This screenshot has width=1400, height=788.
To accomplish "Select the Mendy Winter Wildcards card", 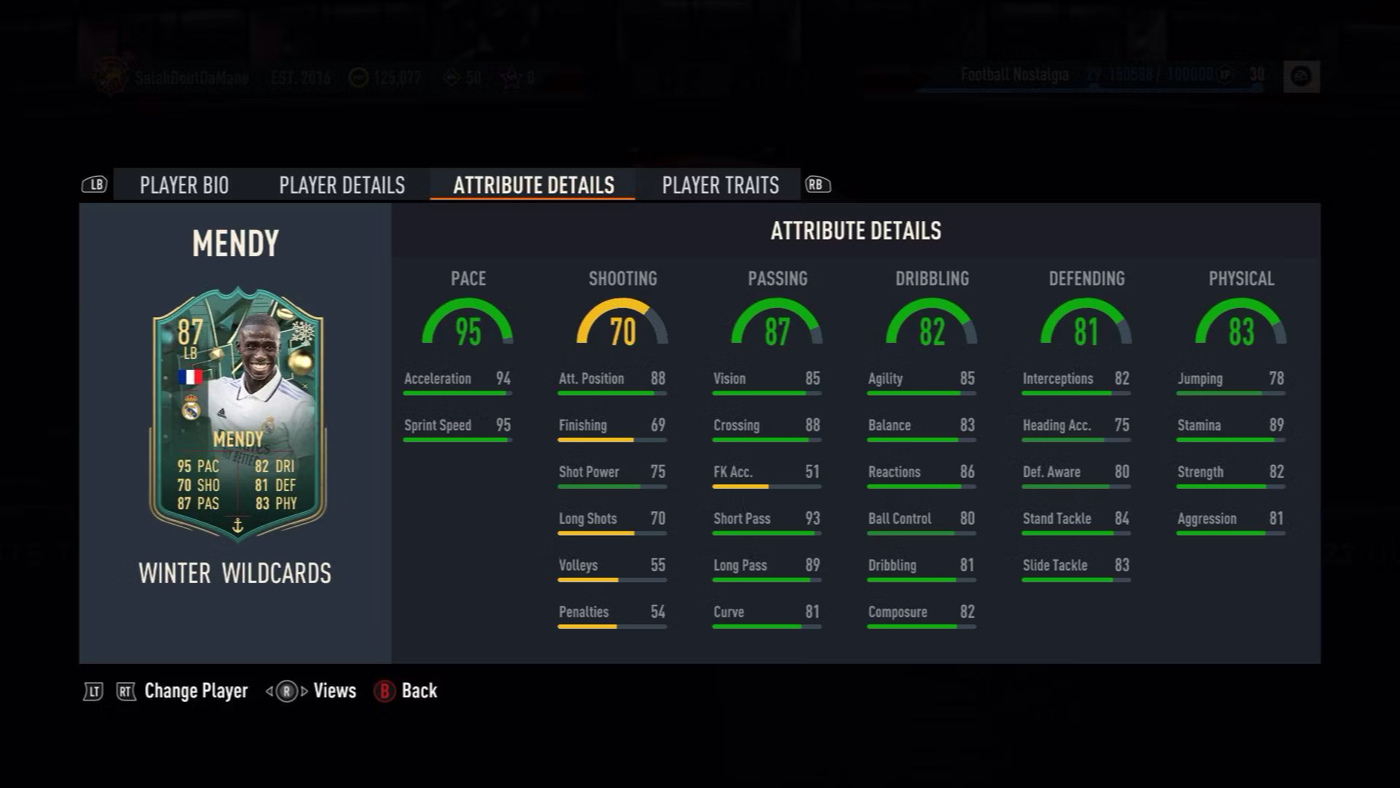I will click(237, 414).
